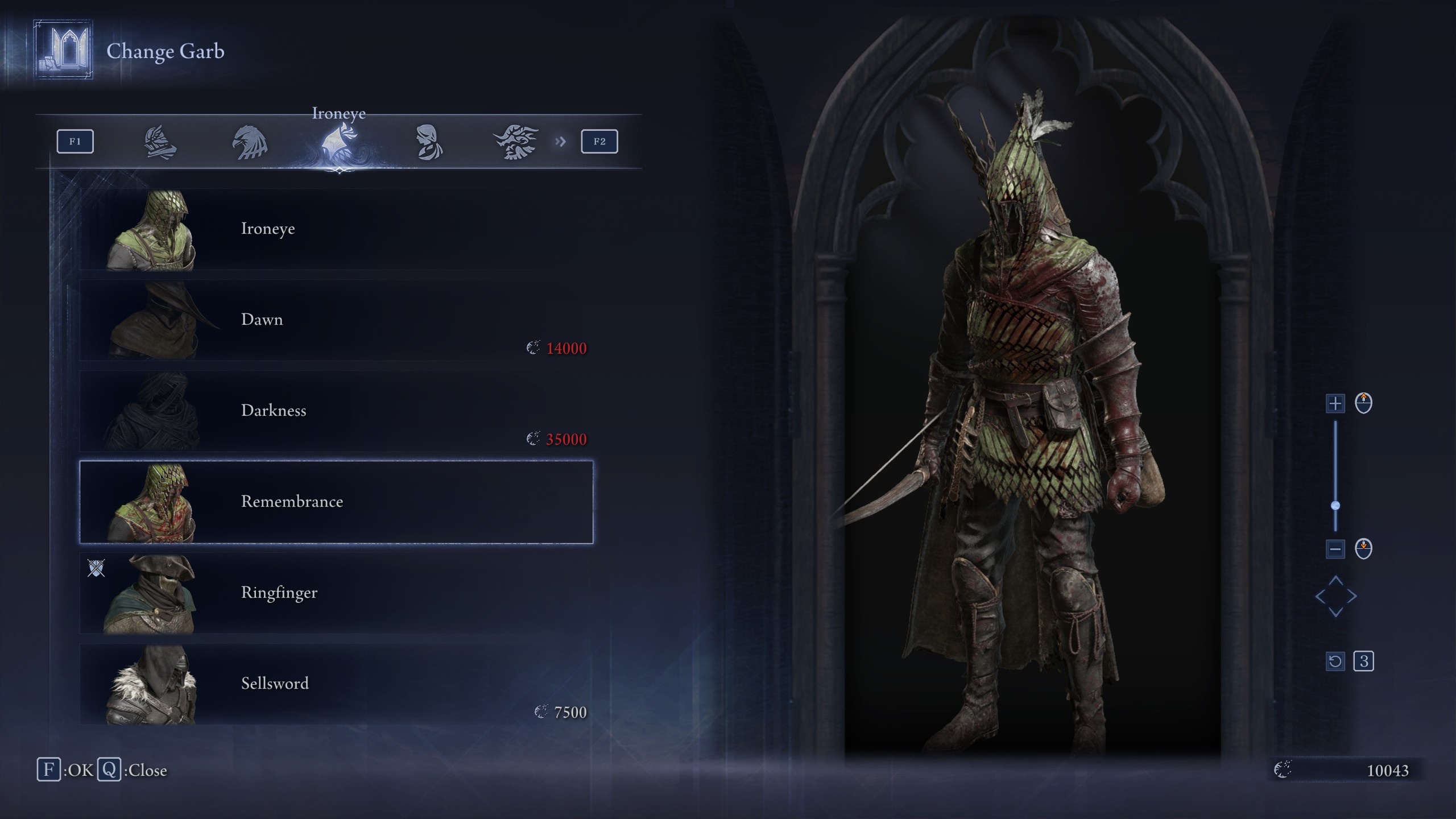Open the eagle-head character tab
The height and width of the screenshot is (819, 1456).
pos(250,142)
